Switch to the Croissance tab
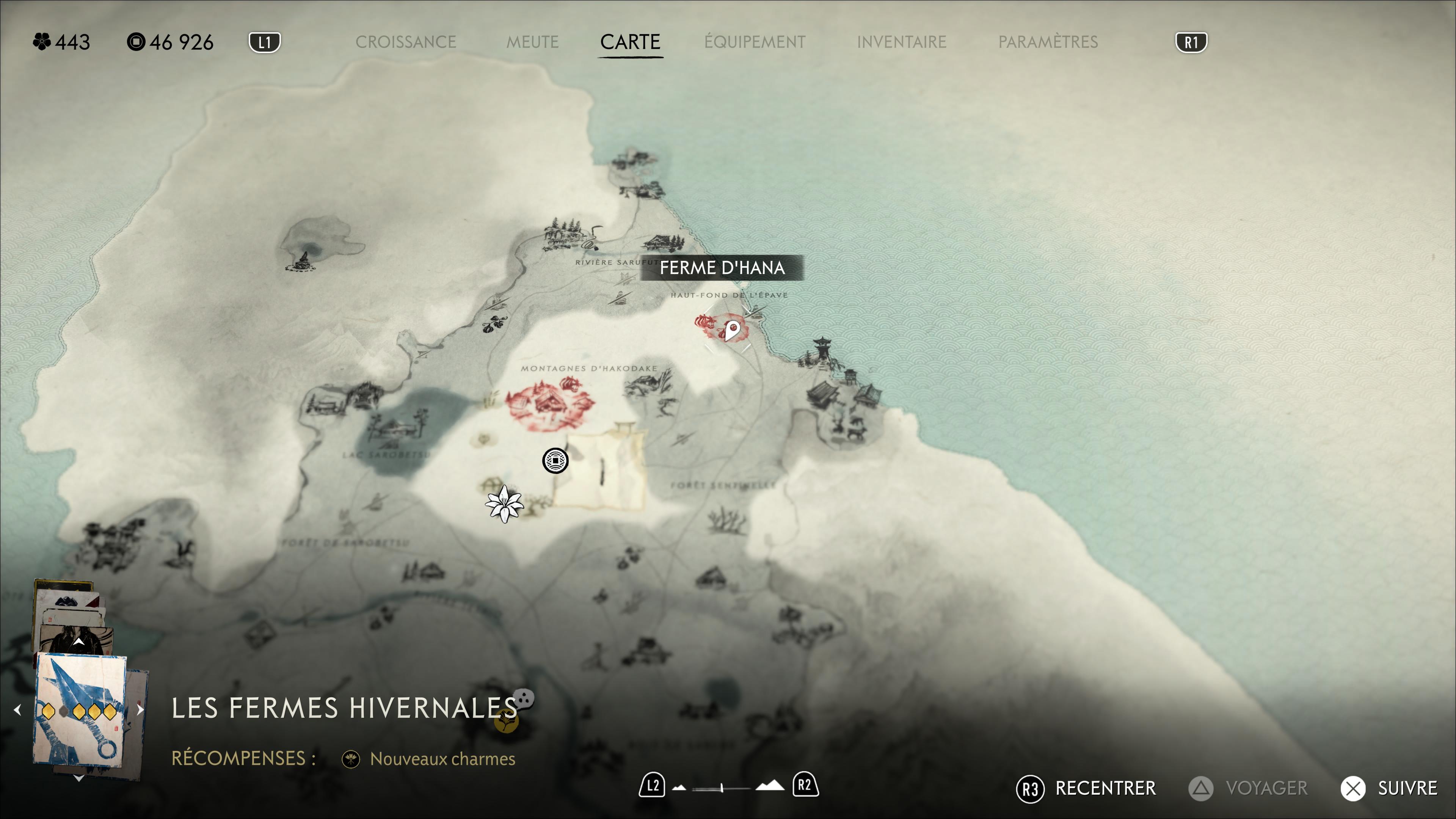The image size is (1456, 819). (x=405, y=42)
